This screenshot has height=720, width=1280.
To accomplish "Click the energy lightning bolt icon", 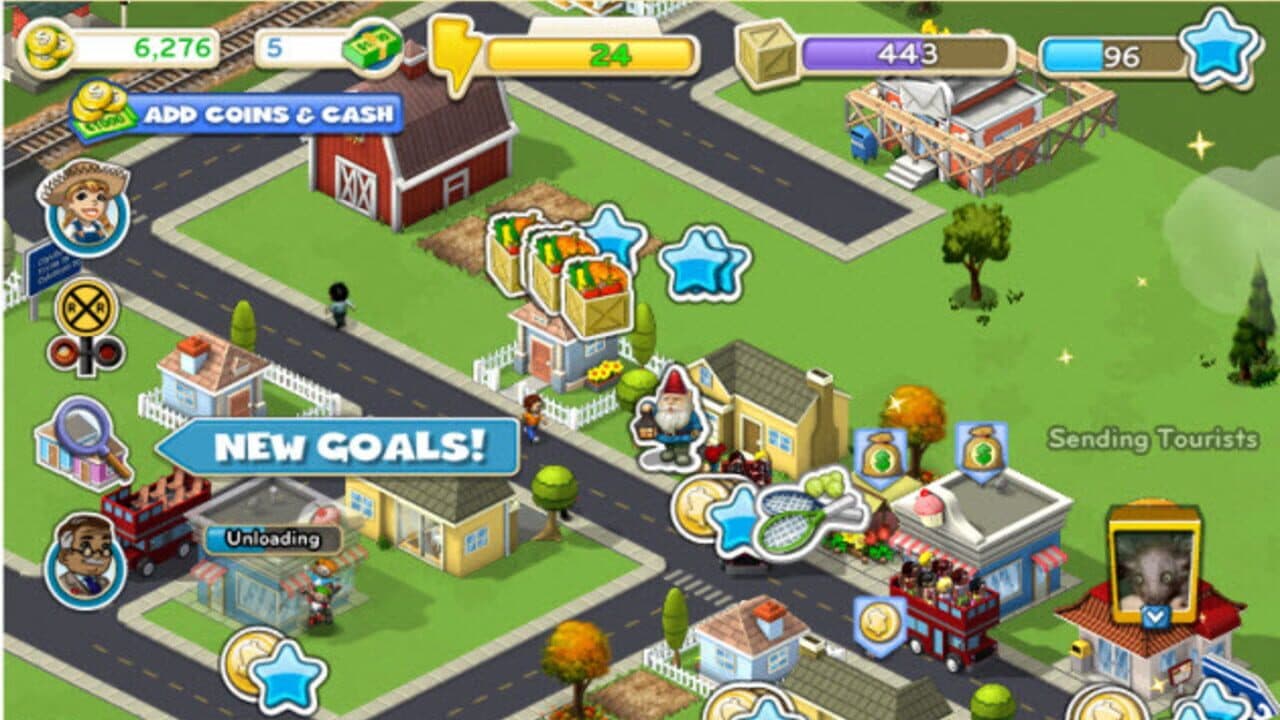I will point(453,46).
